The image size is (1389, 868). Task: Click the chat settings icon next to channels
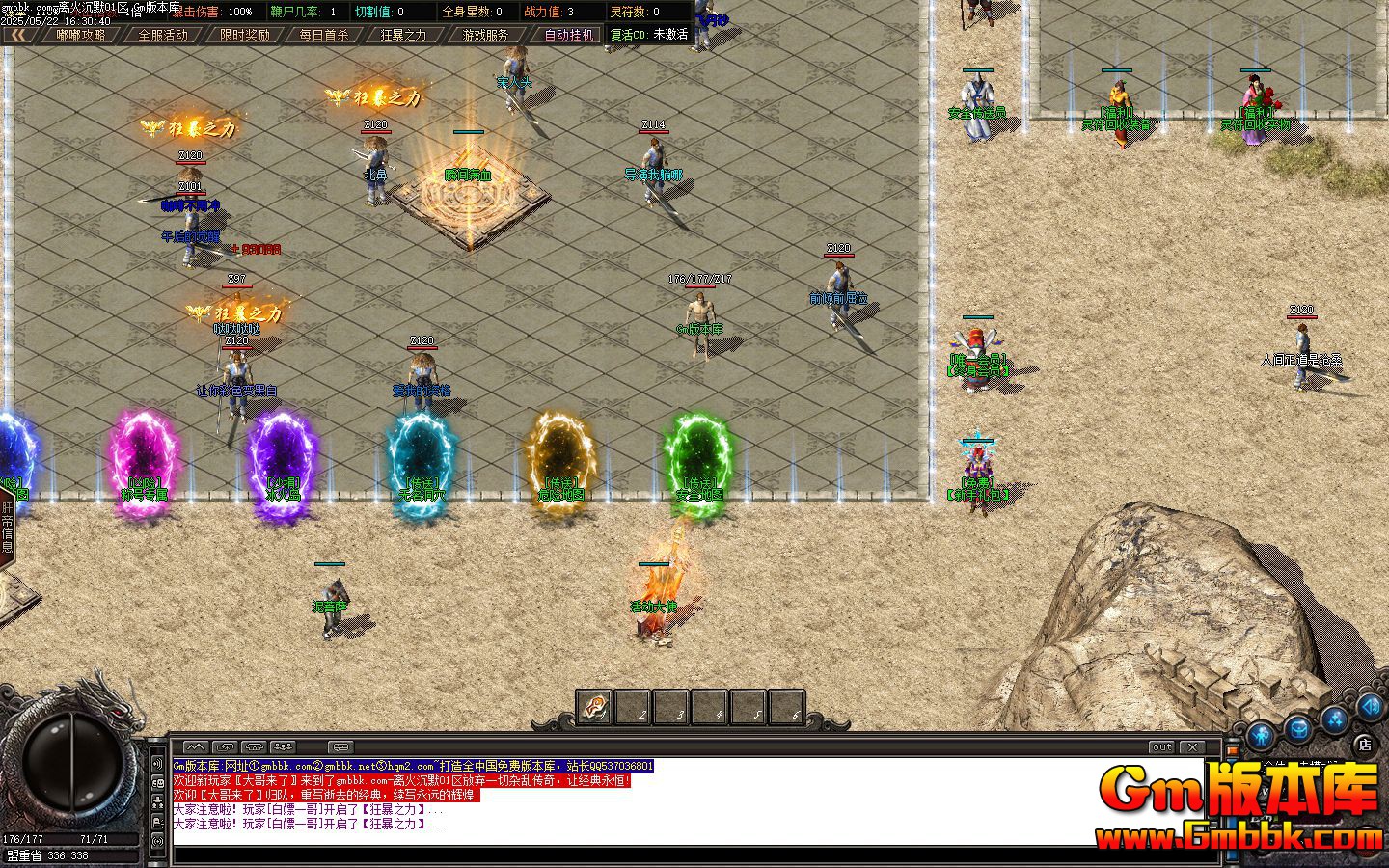pyautogui.click(x=339, y=746)
